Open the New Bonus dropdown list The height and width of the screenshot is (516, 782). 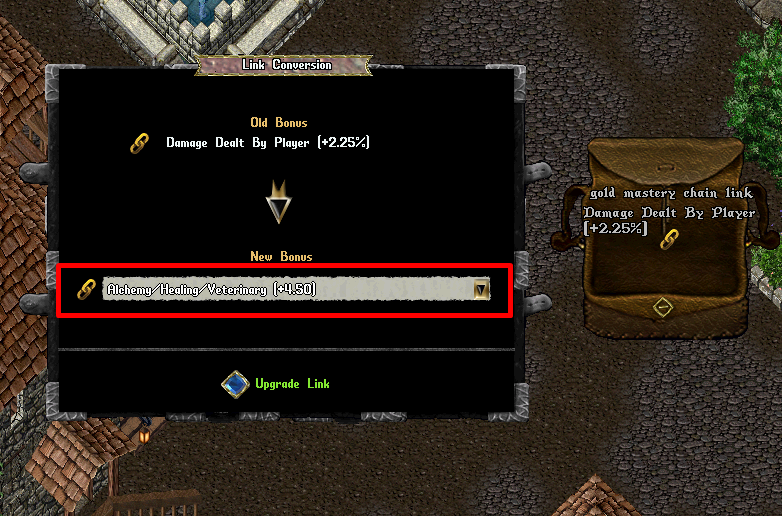pos(481,290)
